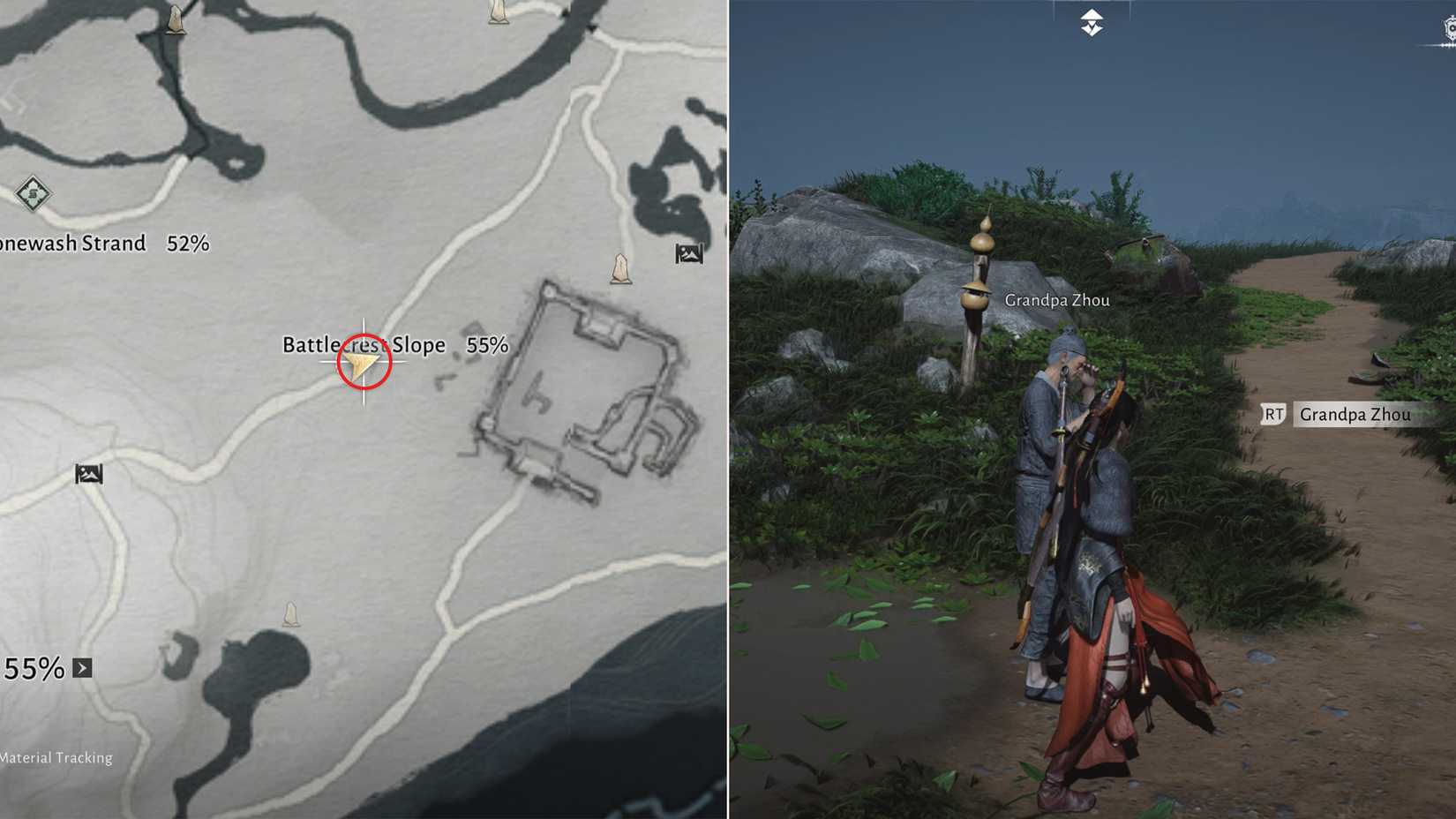Expand the arrow next to the 55% completion
Viewport: 1456px width, 819px height.
click(x=85, y=669)
